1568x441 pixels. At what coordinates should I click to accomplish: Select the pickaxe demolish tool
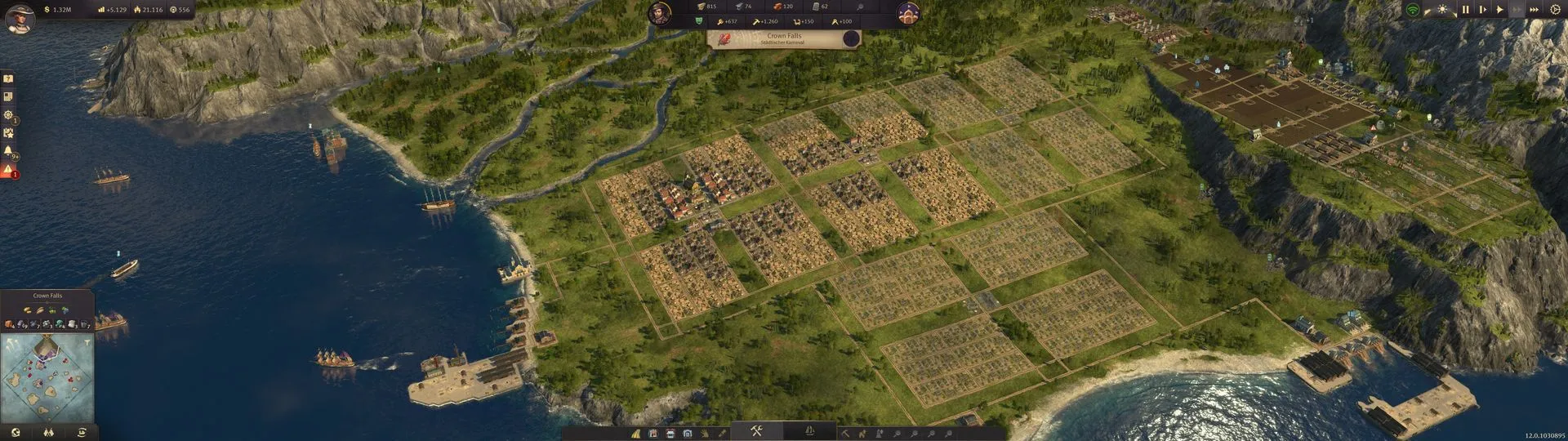click(845, 433)
